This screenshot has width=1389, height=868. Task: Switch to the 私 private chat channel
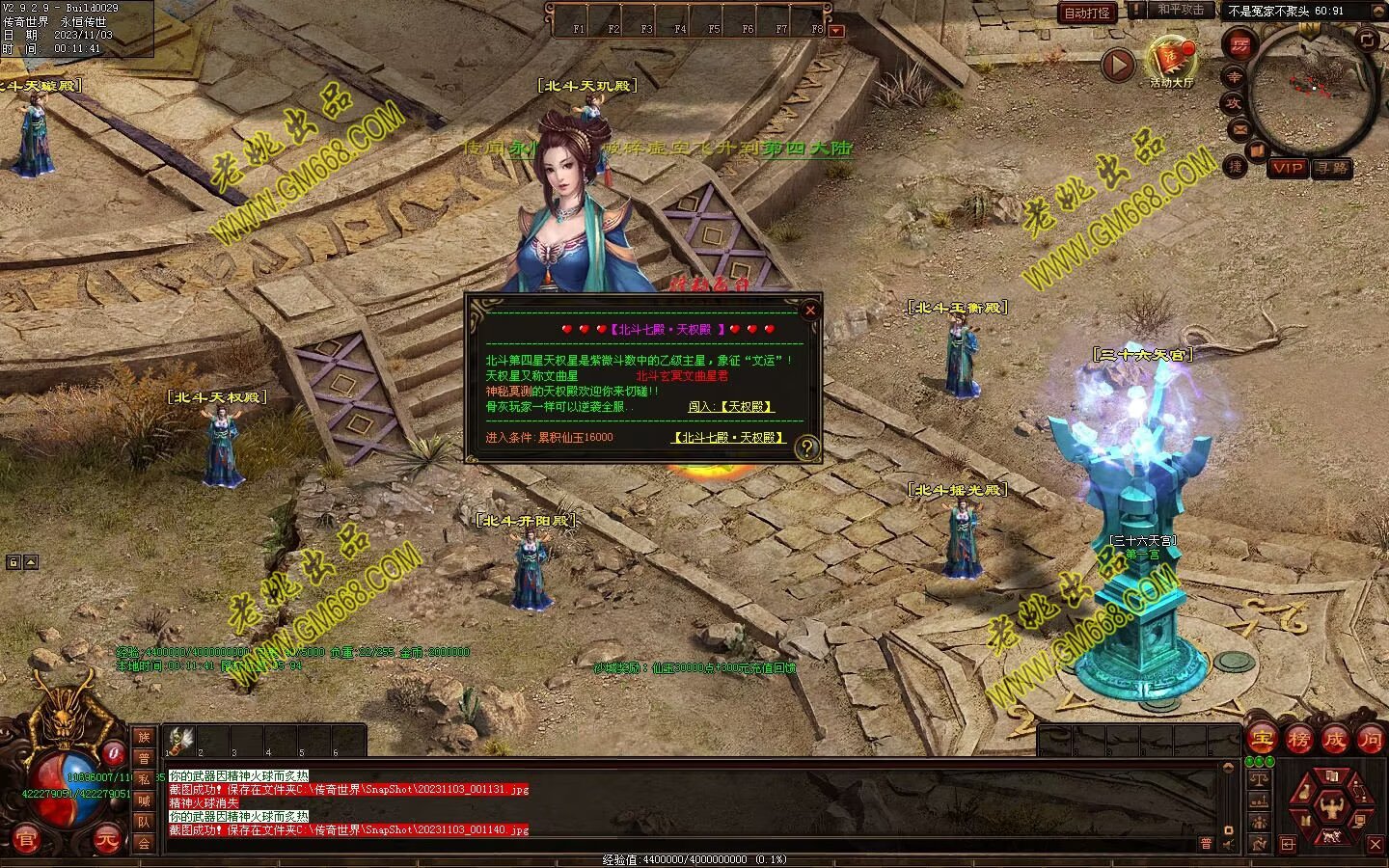coord(144,779)
